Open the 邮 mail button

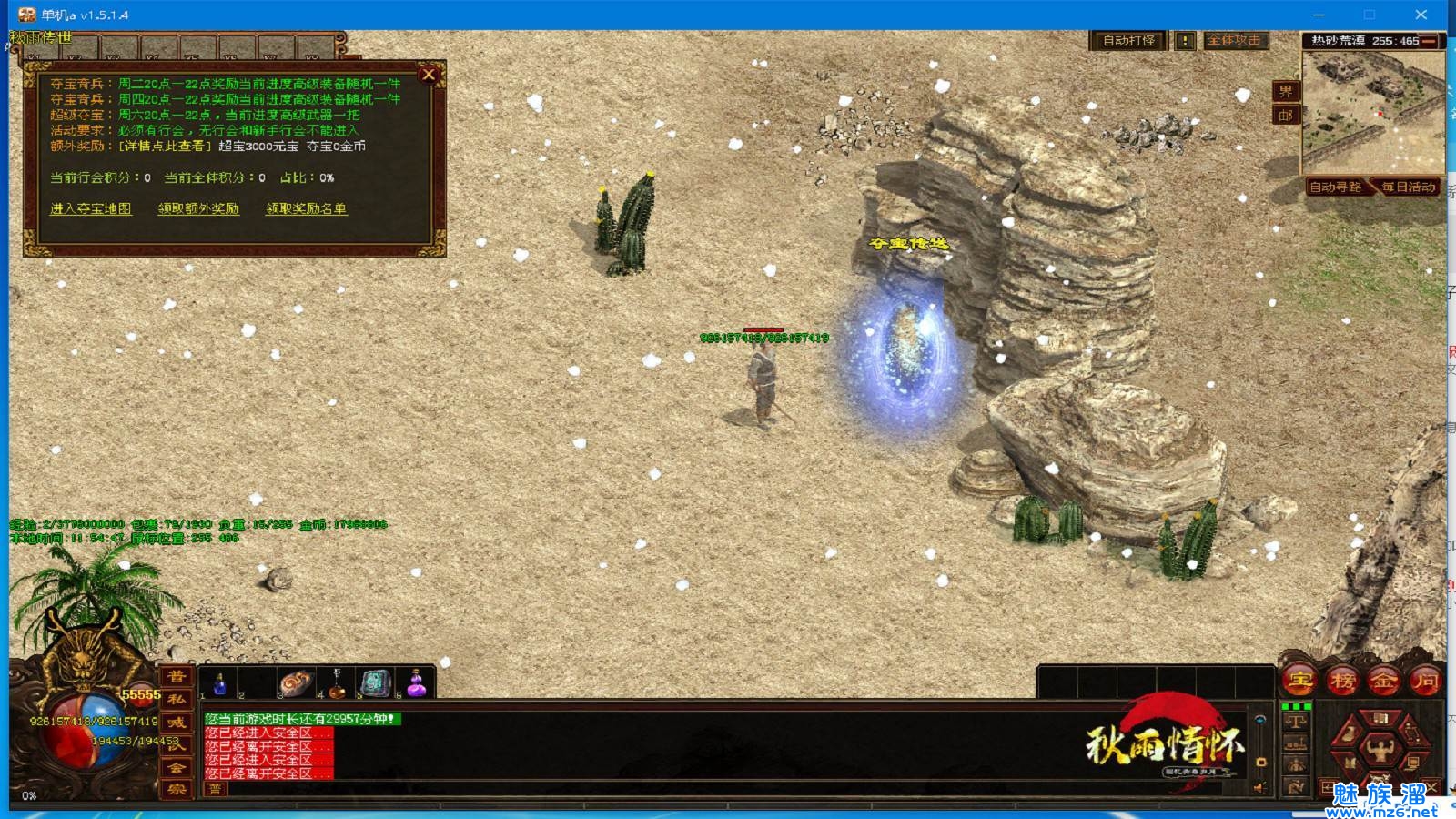coord(1285,115)
